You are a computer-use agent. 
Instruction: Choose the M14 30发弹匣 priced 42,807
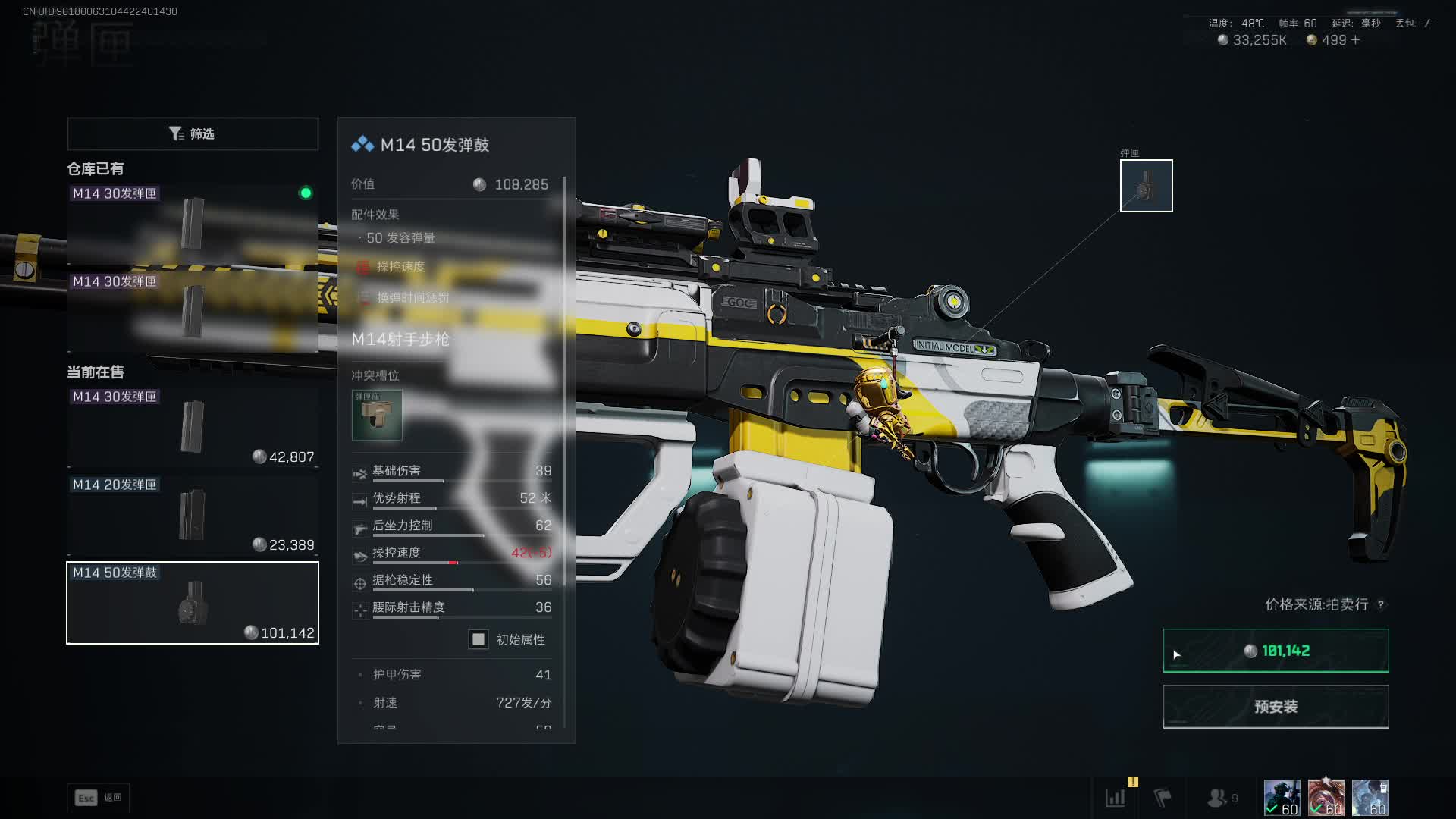click(193, 427)
